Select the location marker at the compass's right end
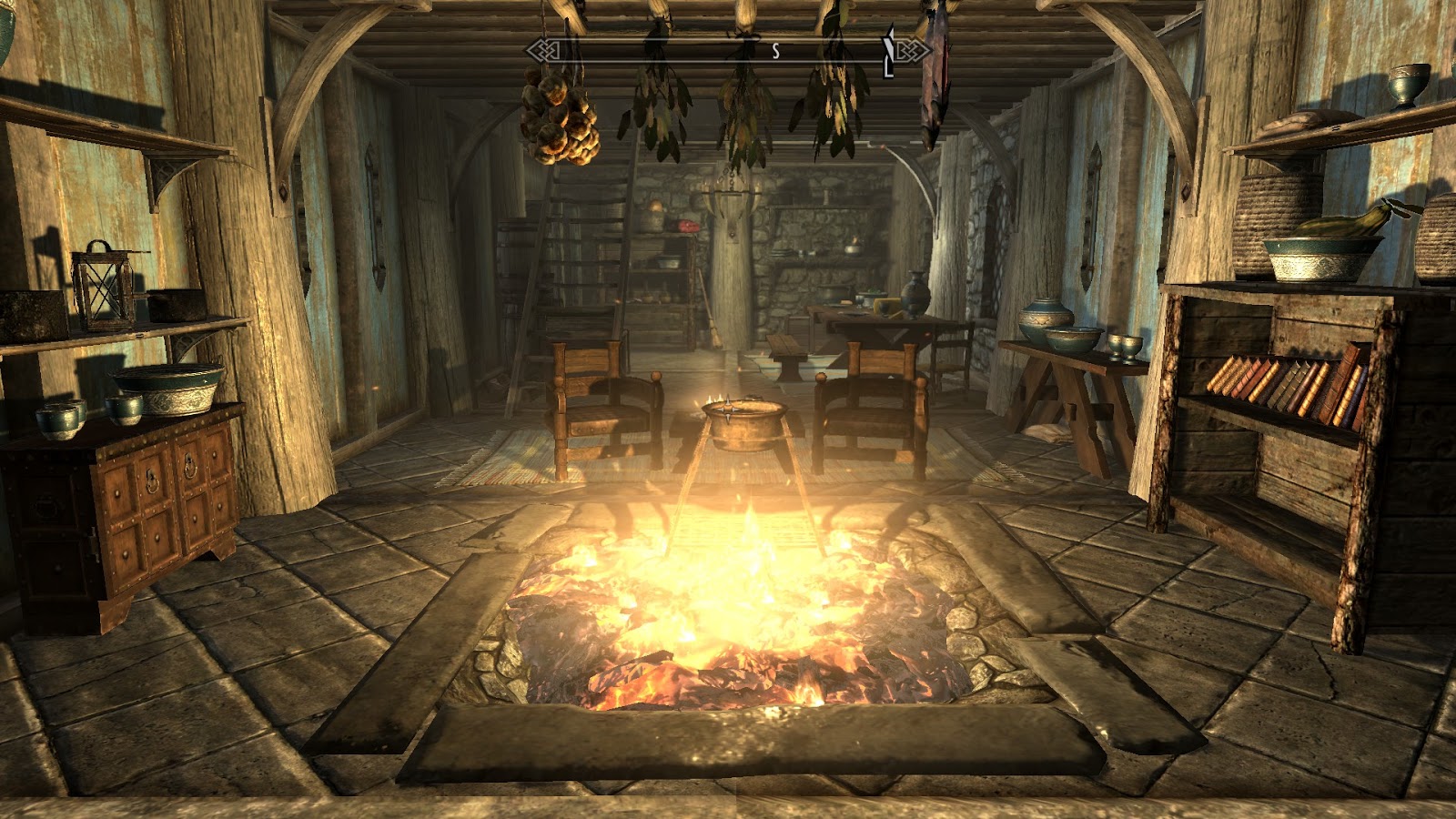1456x819 pixels. coord(889,52)
